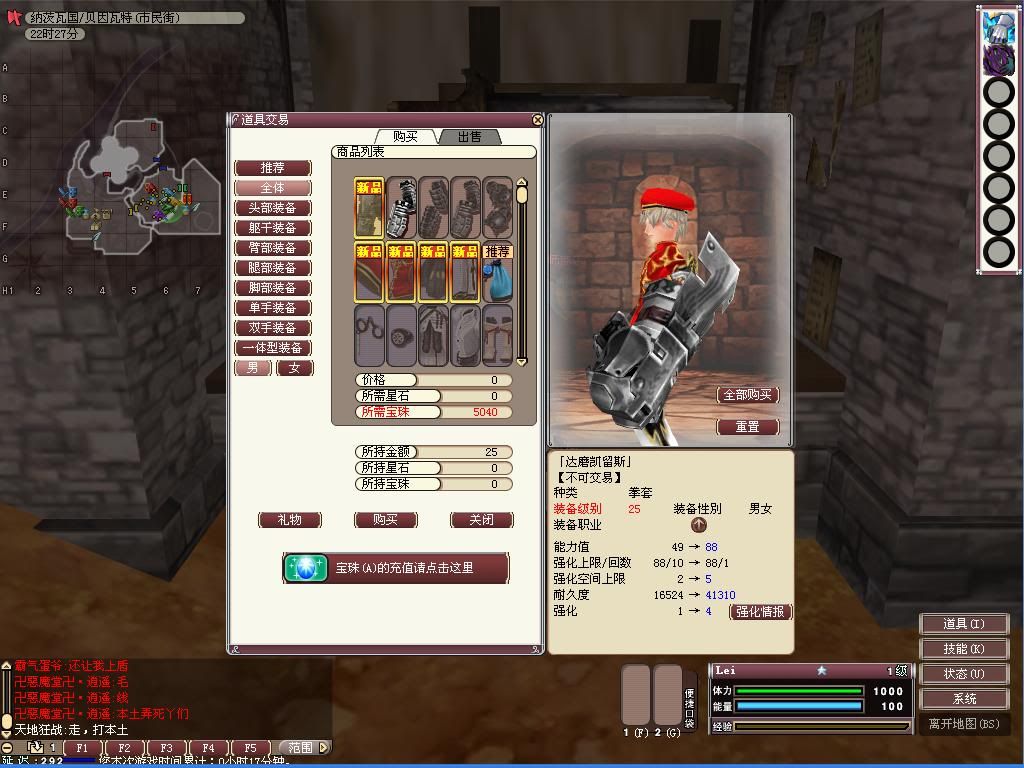Switch to the 购买 tab

pos(405,136)
